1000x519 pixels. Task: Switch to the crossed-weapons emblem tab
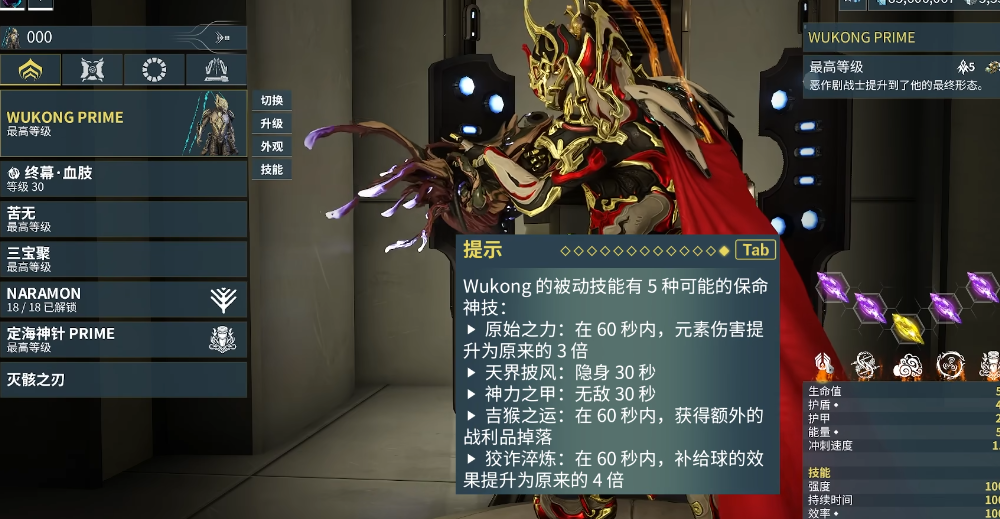pos(92,70)
